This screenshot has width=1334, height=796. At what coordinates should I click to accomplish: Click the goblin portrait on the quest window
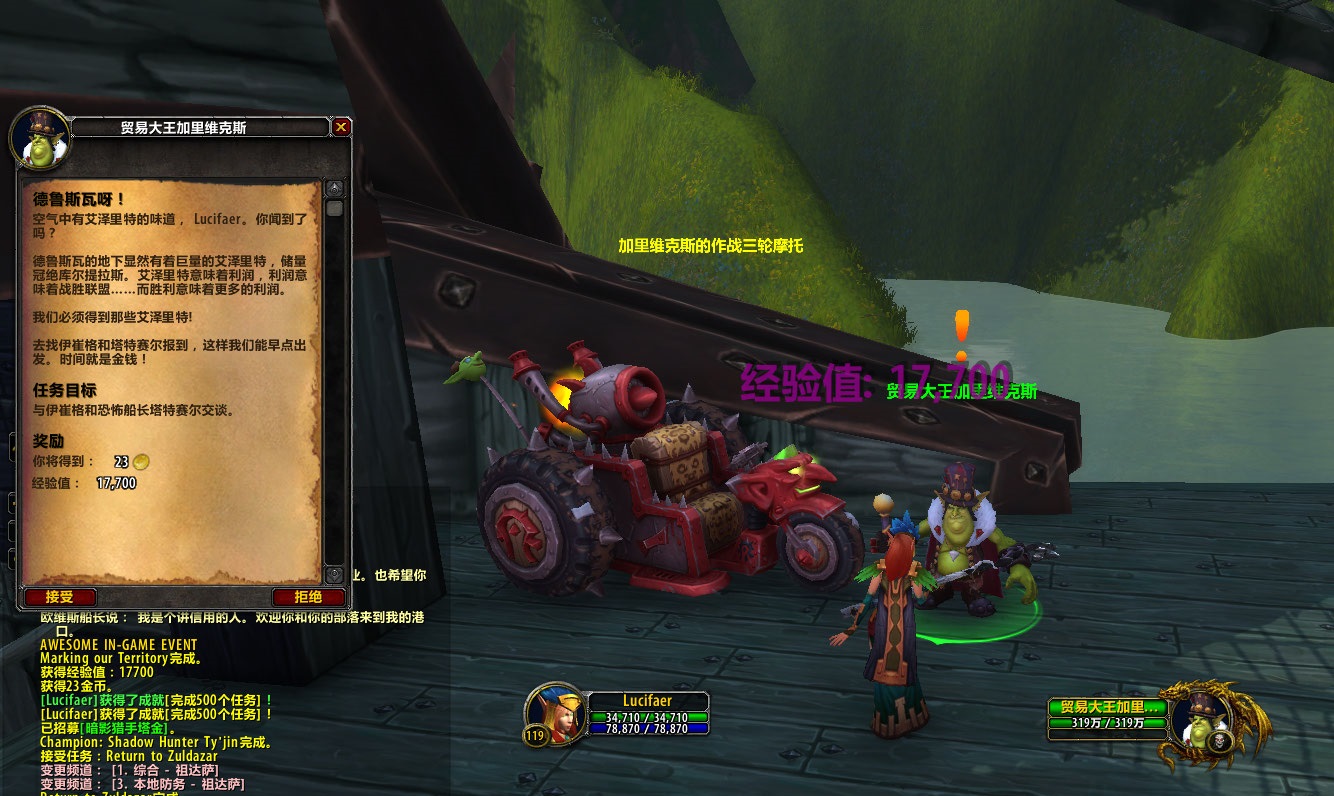[x=41, y=138]
